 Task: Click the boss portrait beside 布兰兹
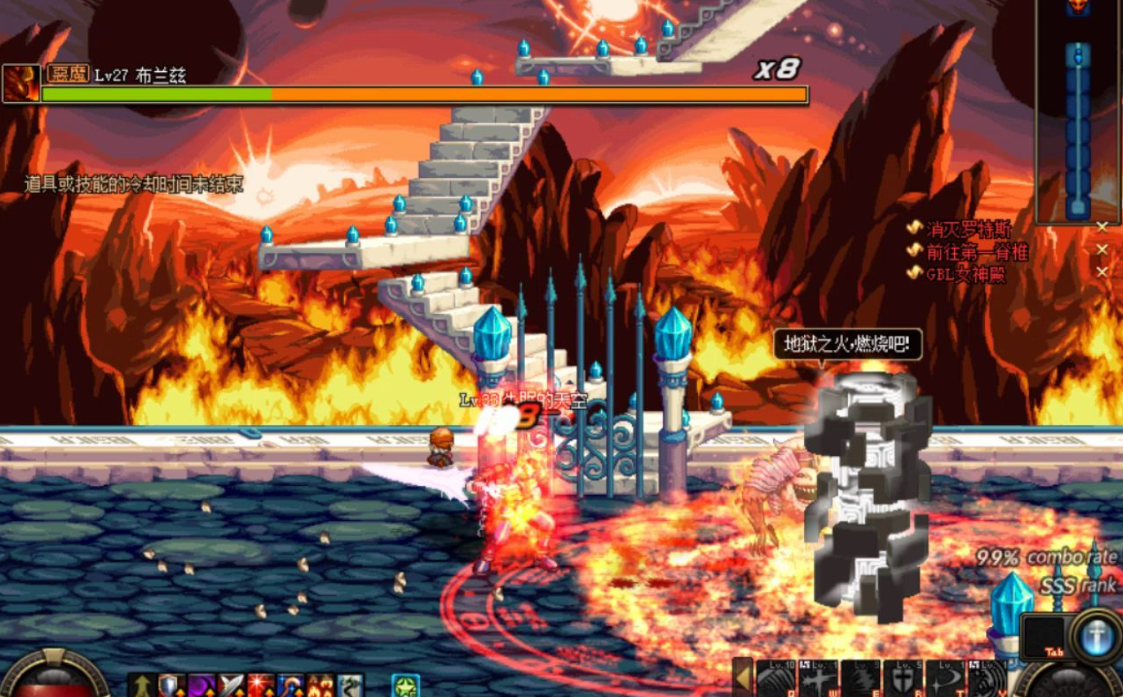(x=20, y=84)
